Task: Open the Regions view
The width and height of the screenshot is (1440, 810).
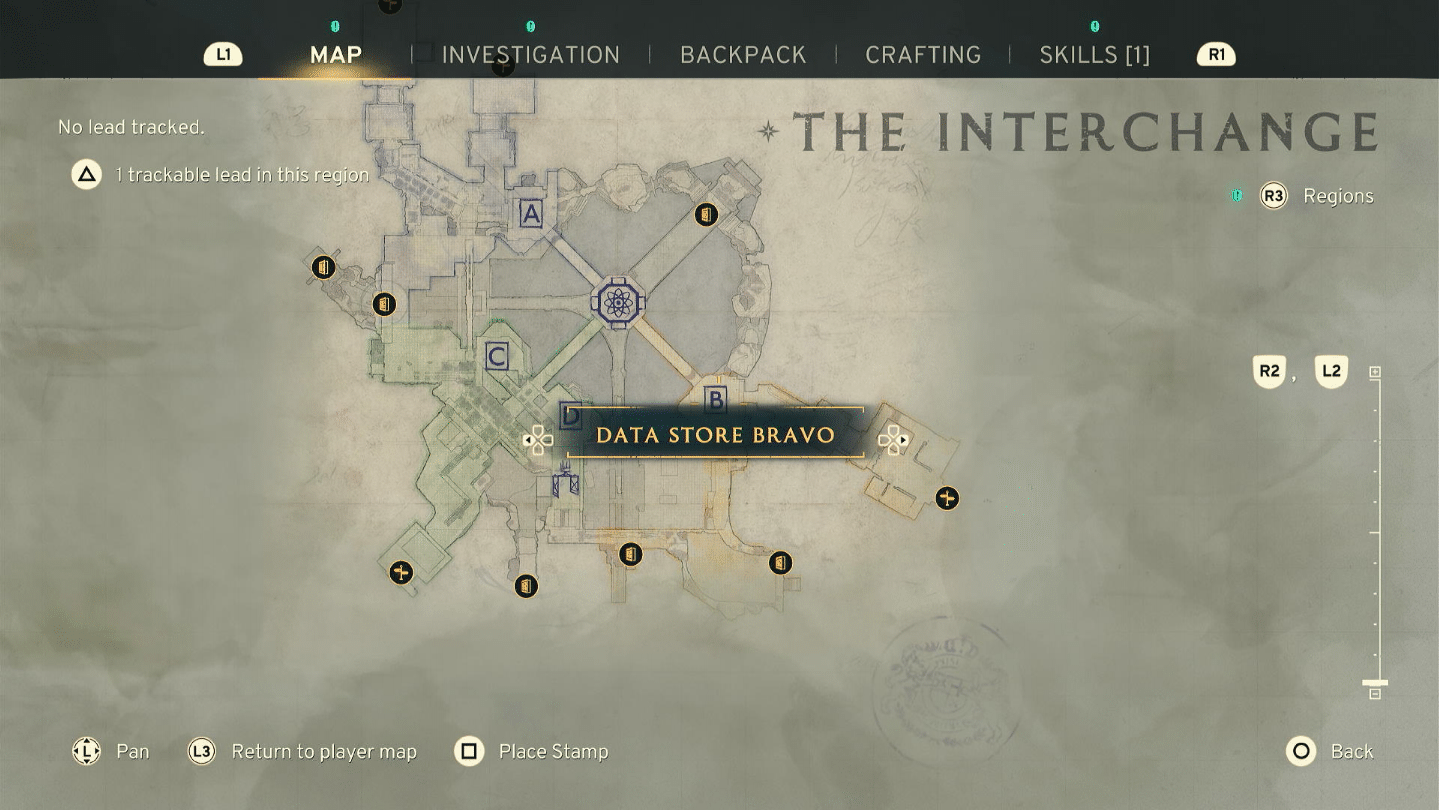Action: tap(1317, 196)
